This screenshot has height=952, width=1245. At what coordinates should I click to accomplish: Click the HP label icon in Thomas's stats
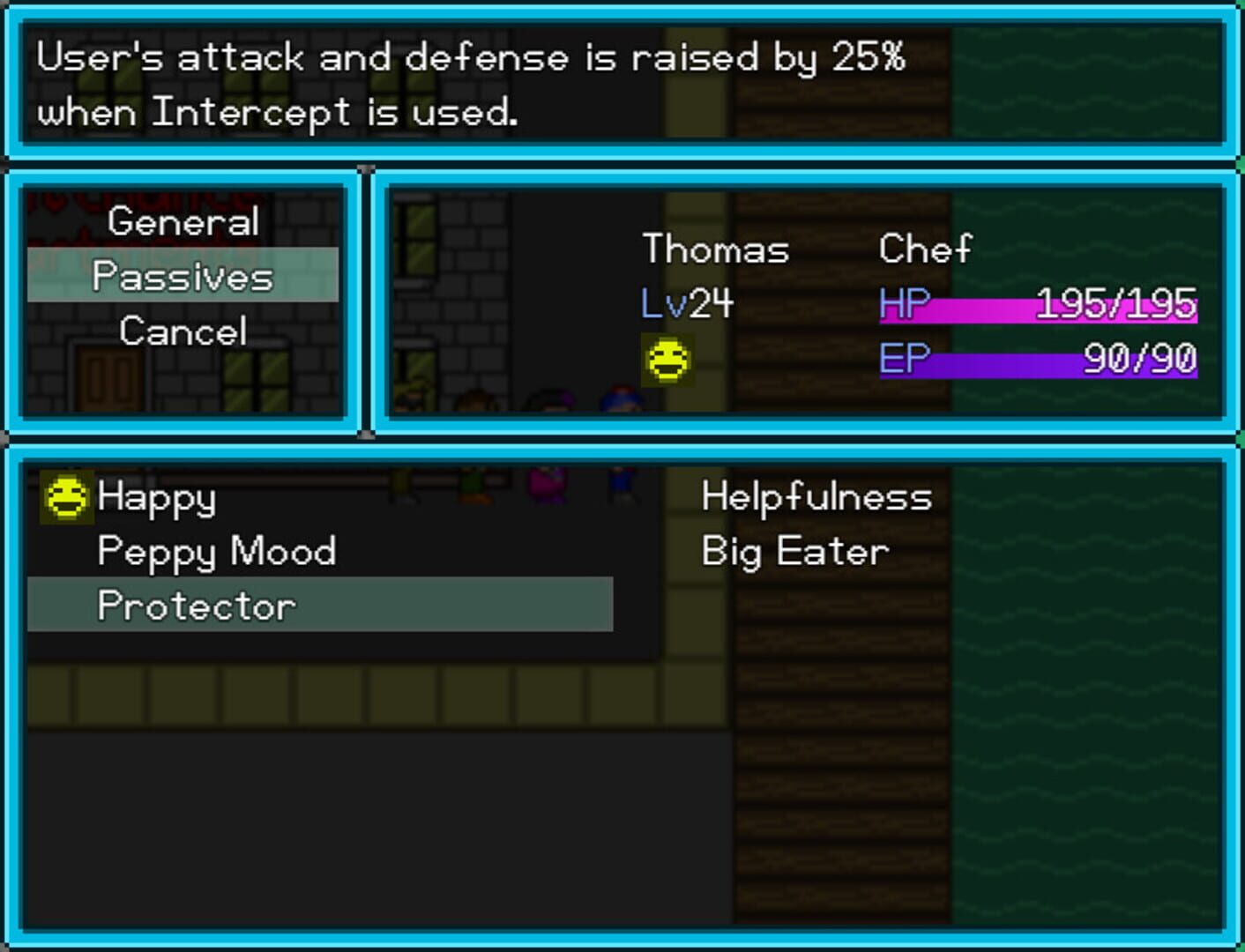(x=903, y=307)
